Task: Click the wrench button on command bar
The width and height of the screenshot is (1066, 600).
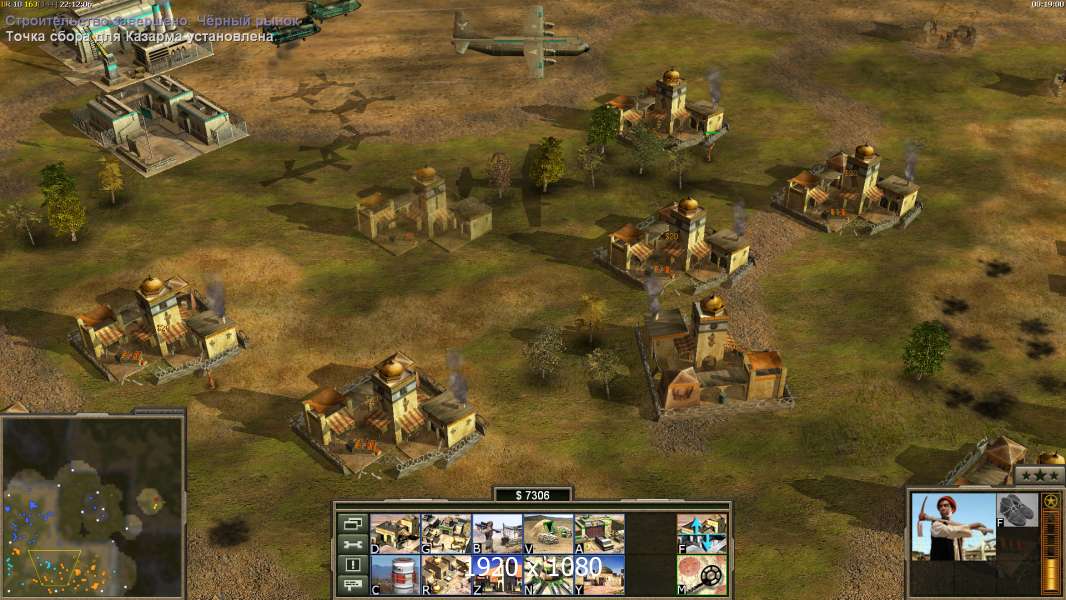Action: 352,544
